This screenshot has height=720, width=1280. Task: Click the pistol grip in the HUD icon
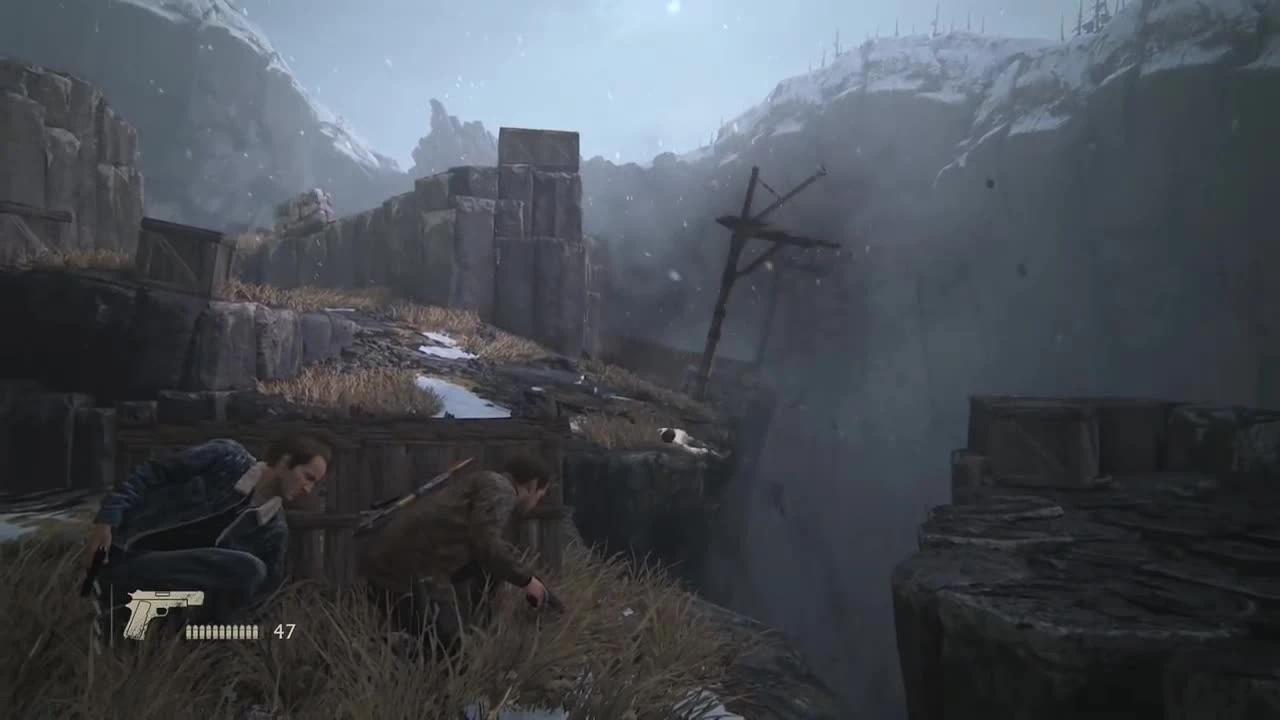click(x=140, y=617)
